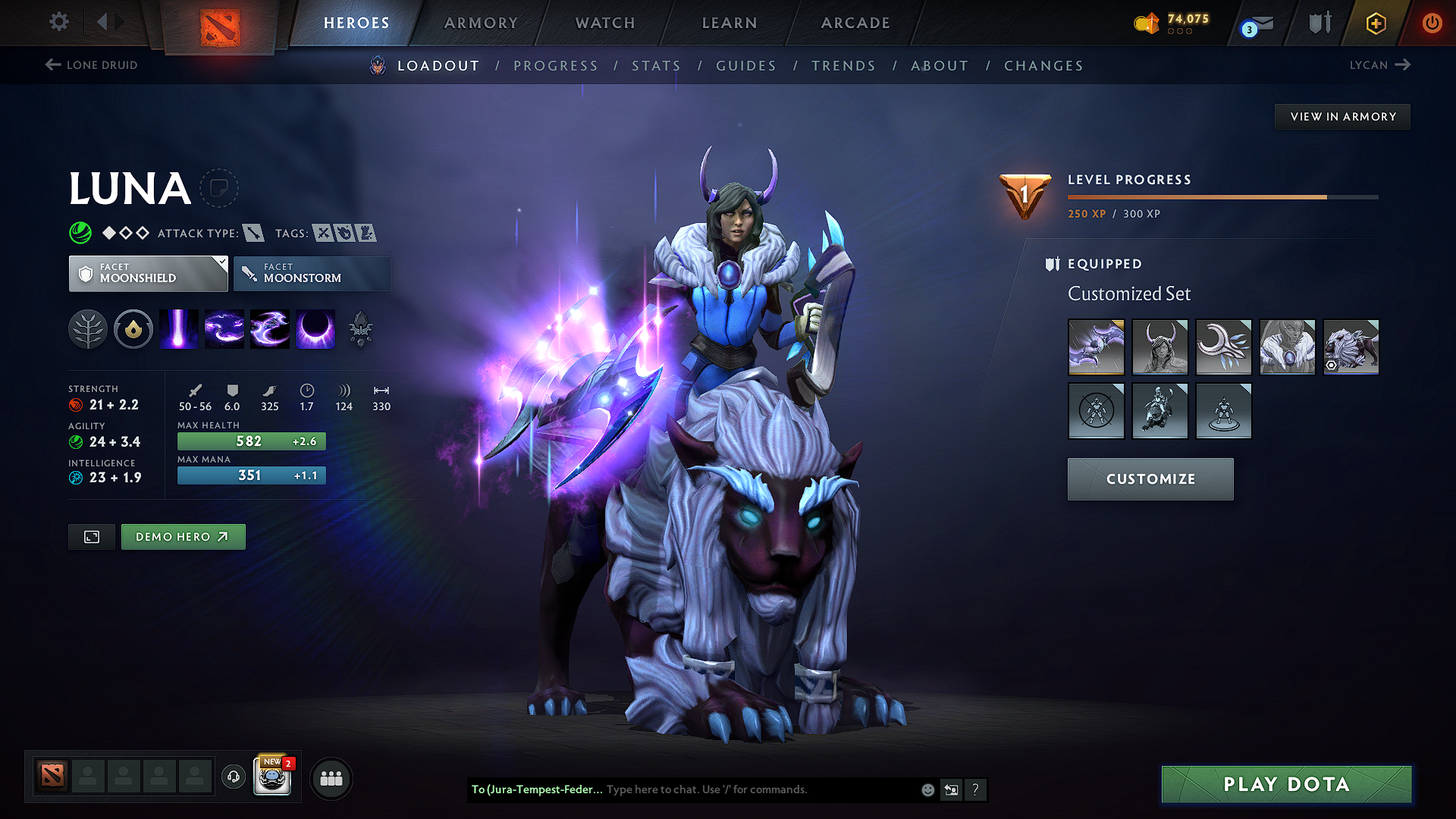Viewport: 1456px width, 819px height.
Task: Click View In Armory
Action: (1342, 116)
